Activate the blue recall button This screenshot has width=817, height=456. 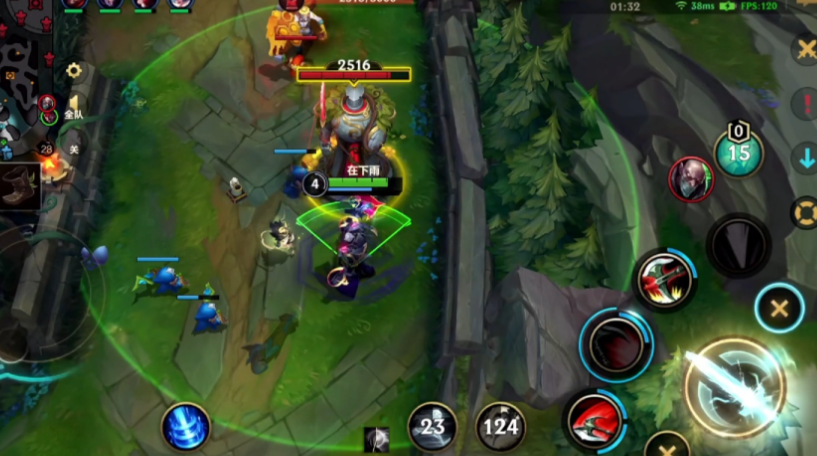[x=186, y=427]
